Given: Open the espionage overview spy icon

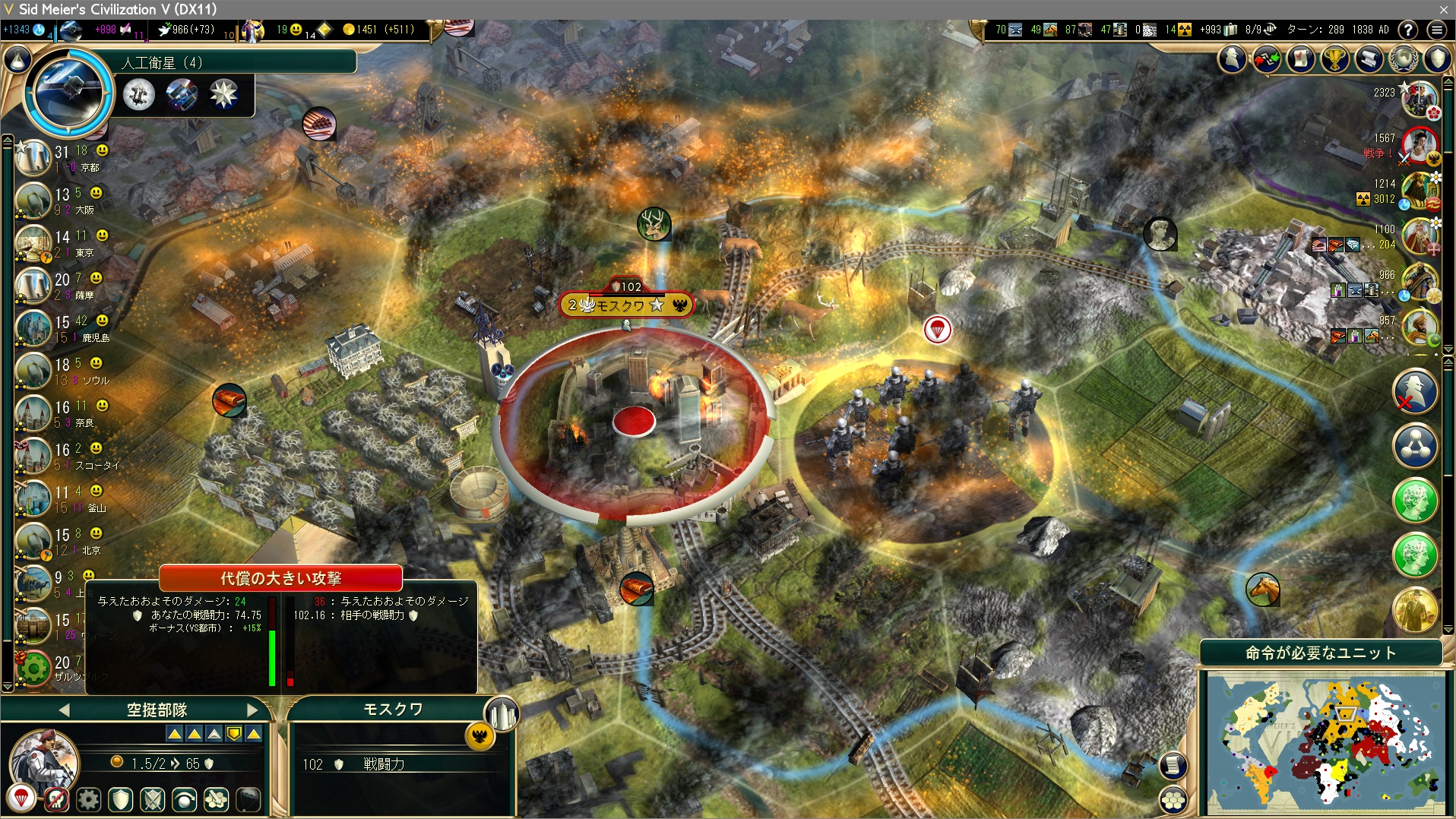Looking at the screenshot, I should tap(1233, 58).
